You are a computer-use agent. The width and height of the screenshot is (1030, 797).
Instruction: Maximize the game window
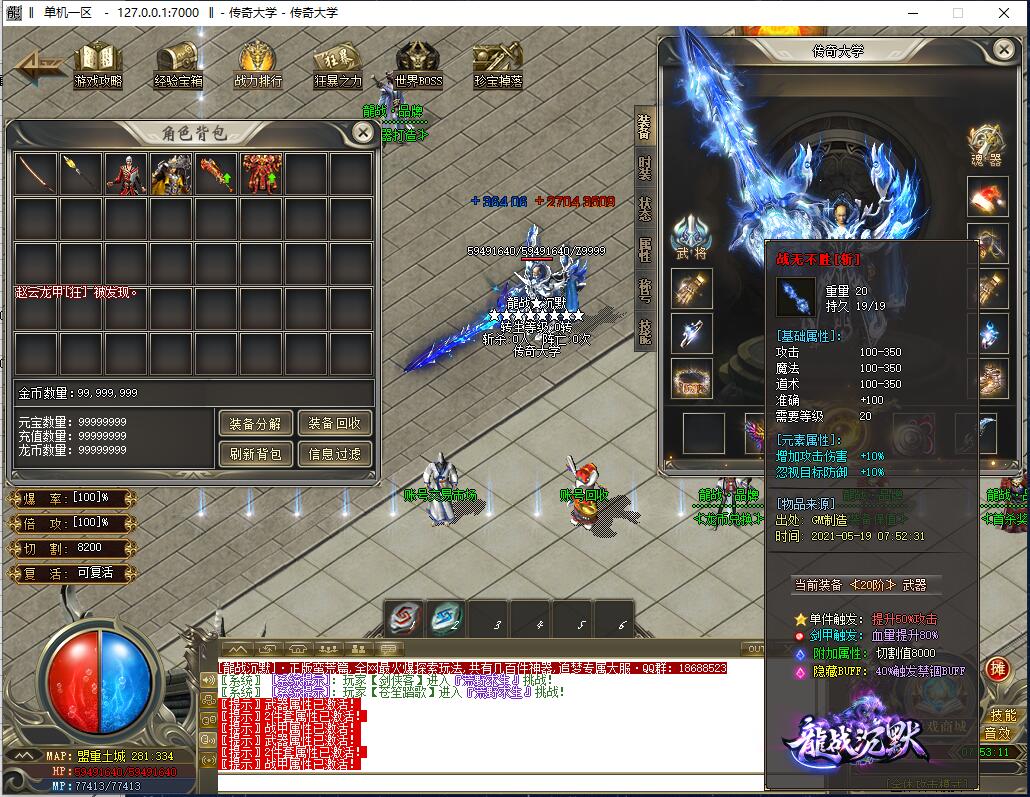pyautogui.click(x=957, y=13)
